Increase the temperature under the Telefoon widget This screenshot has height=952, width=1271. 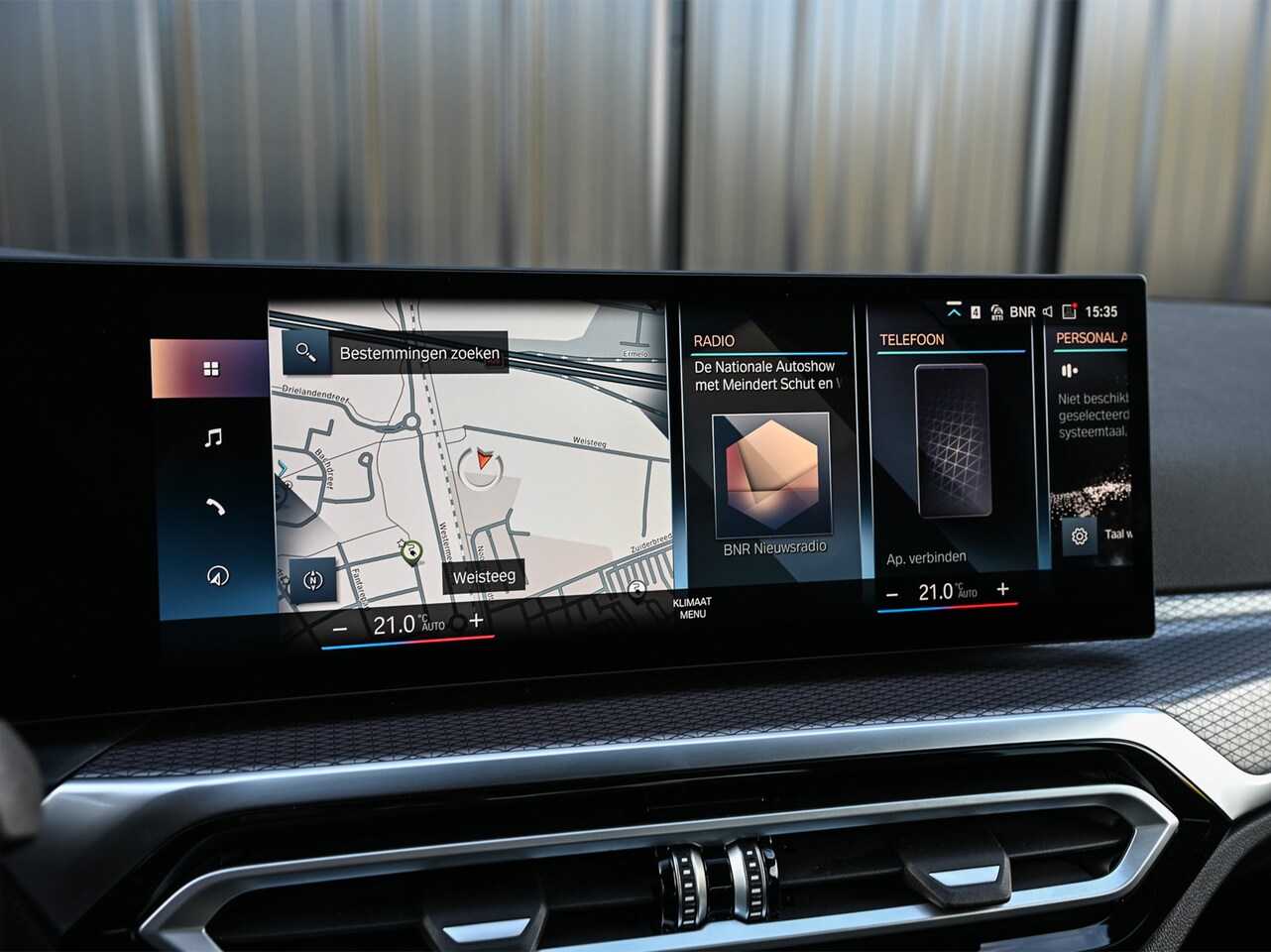point(1003,589)
